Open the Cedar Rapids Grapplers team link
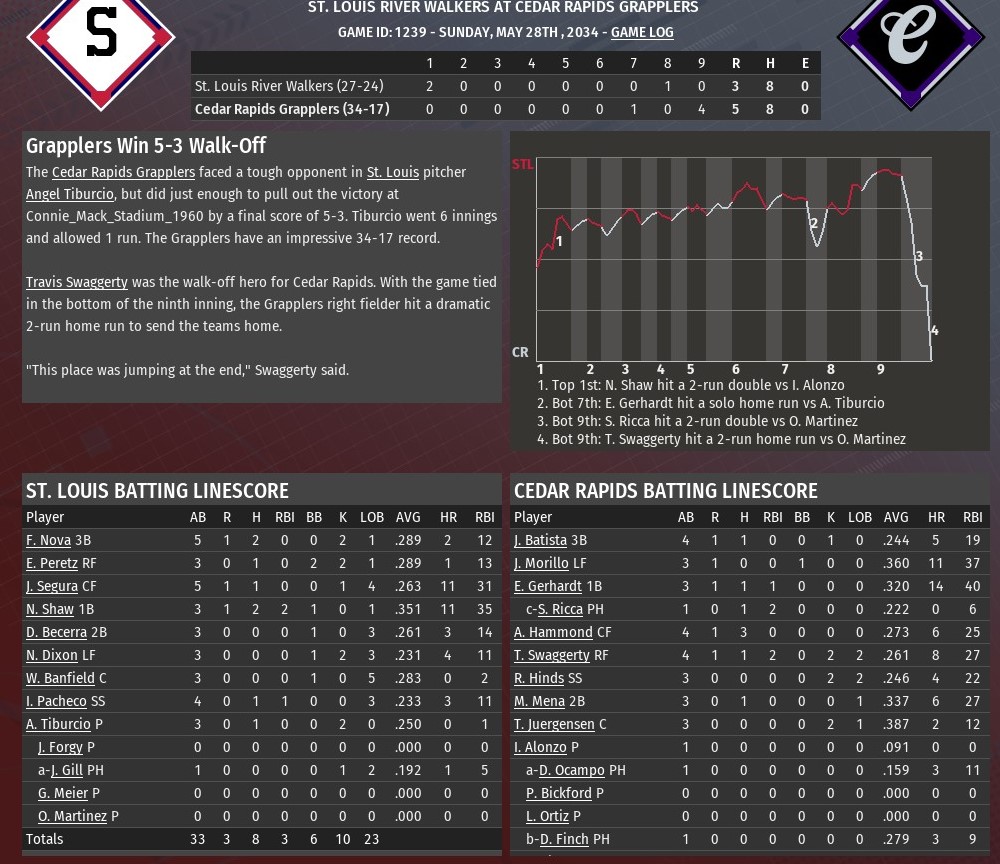This screenshot has height=864, width=1000. (123, 172)
